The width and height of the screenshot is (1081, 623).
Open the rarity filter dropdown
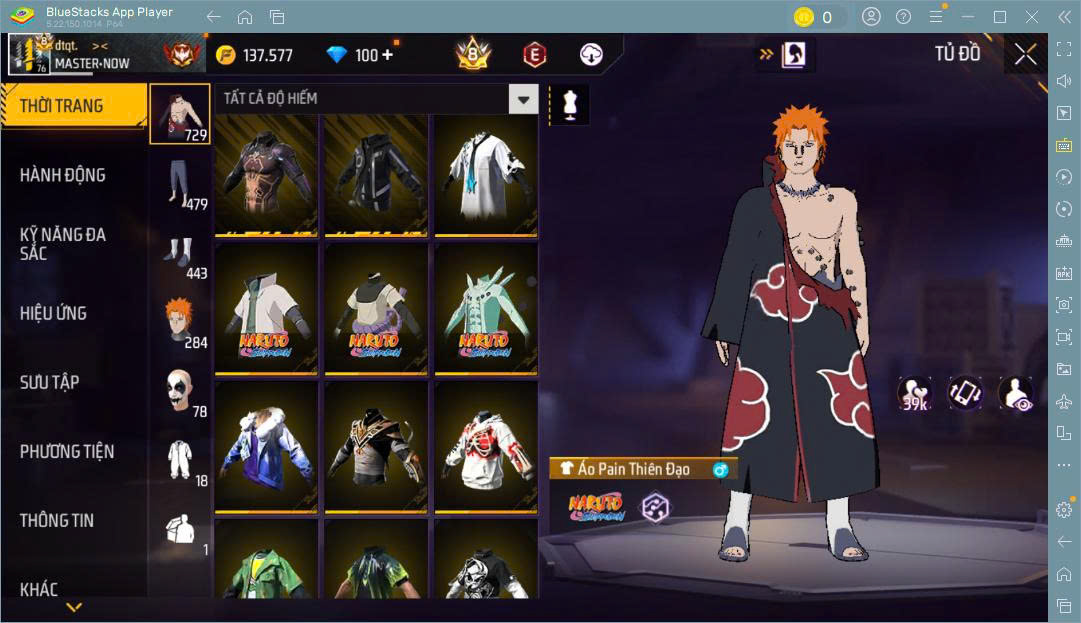click(x=523, y=98)
